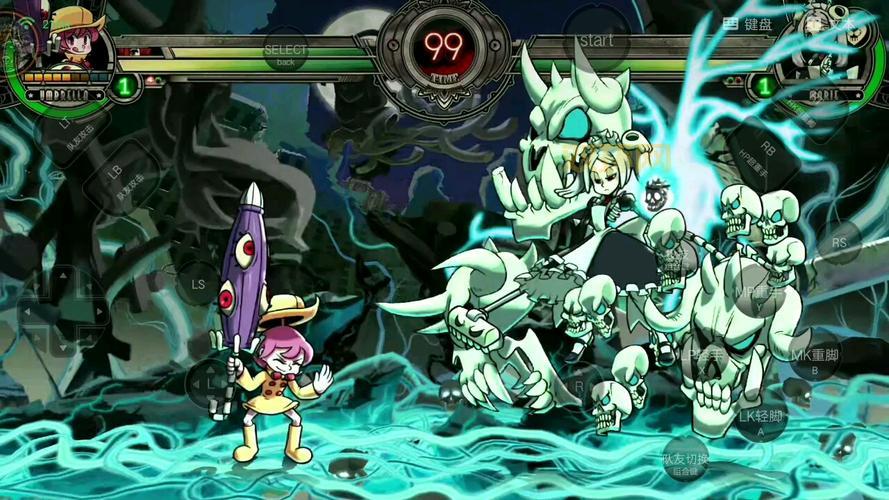Tap the start overlay button
This screenshot has width=889, height=500.
click(596, 41)
